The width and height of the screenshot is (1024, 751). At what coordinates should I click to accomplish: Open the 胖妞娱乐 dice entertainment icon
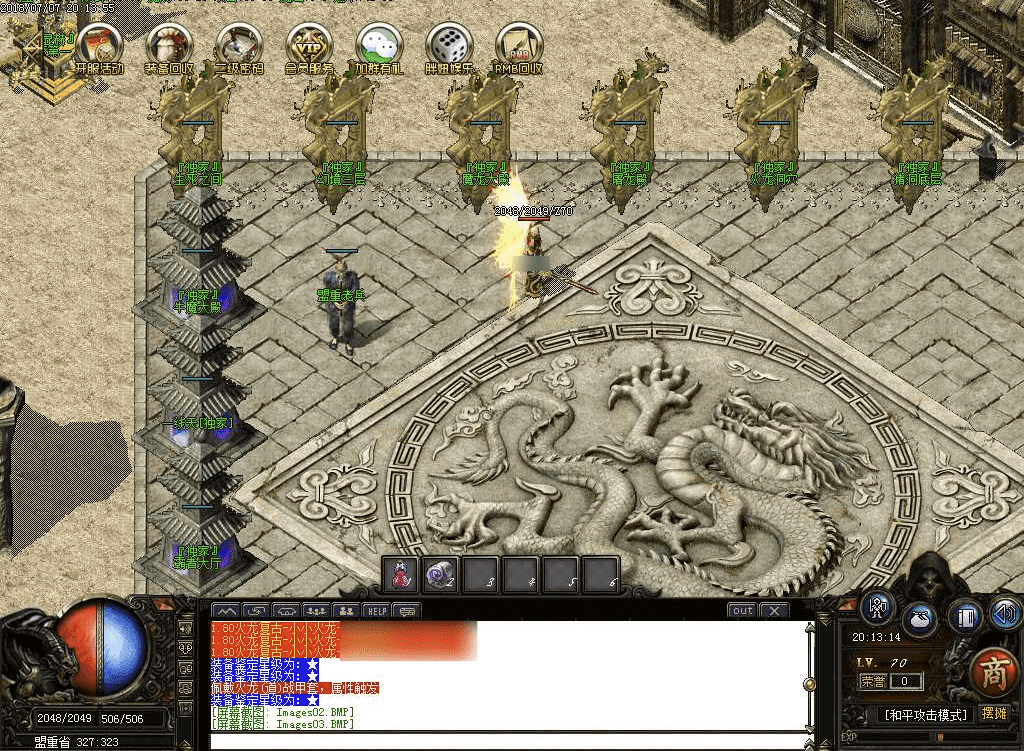pyautogui.click(x=448, y=45)
